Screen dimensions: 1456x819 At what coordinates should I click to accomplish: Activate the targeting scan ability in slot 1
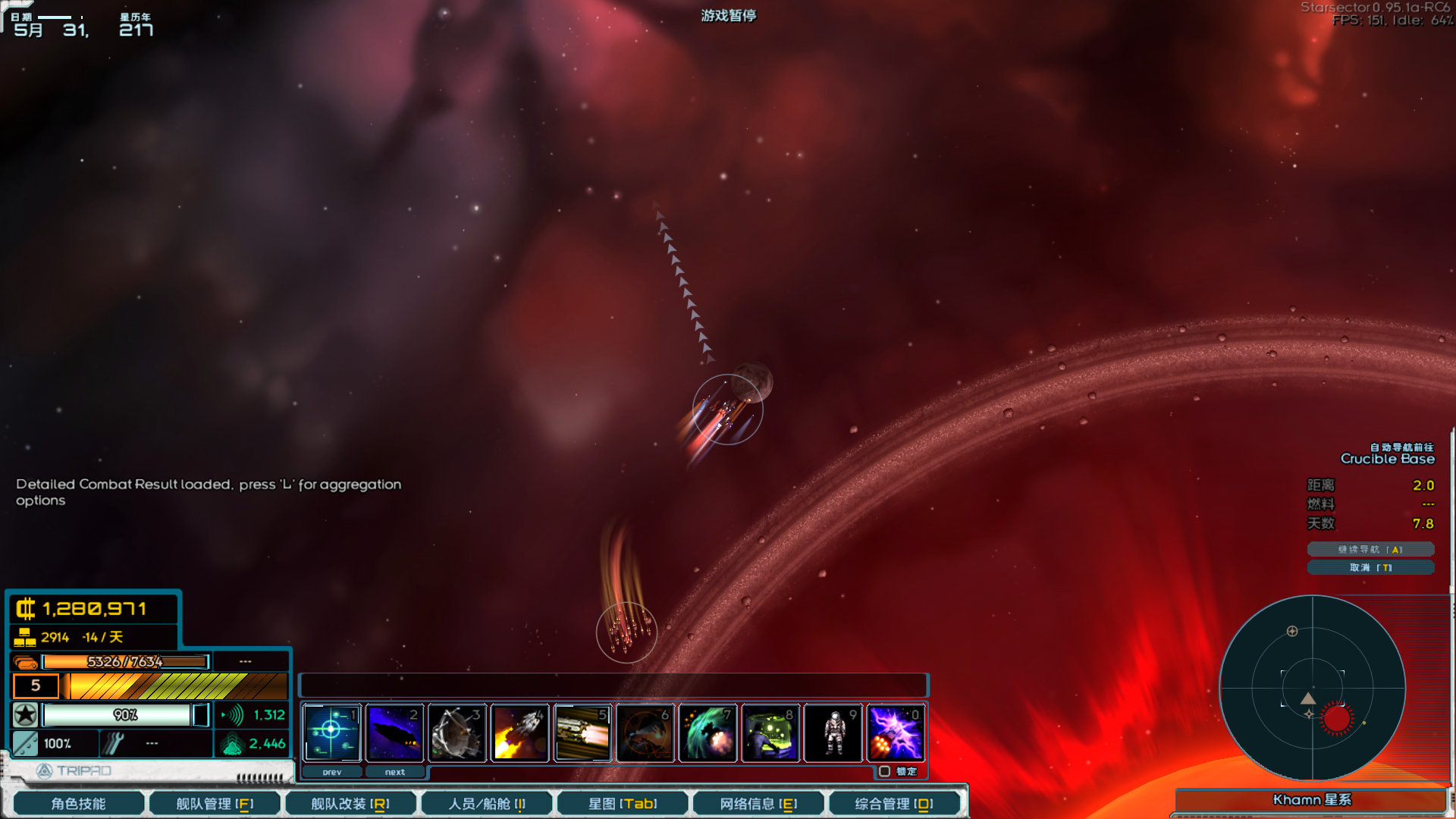coord(331,733)
